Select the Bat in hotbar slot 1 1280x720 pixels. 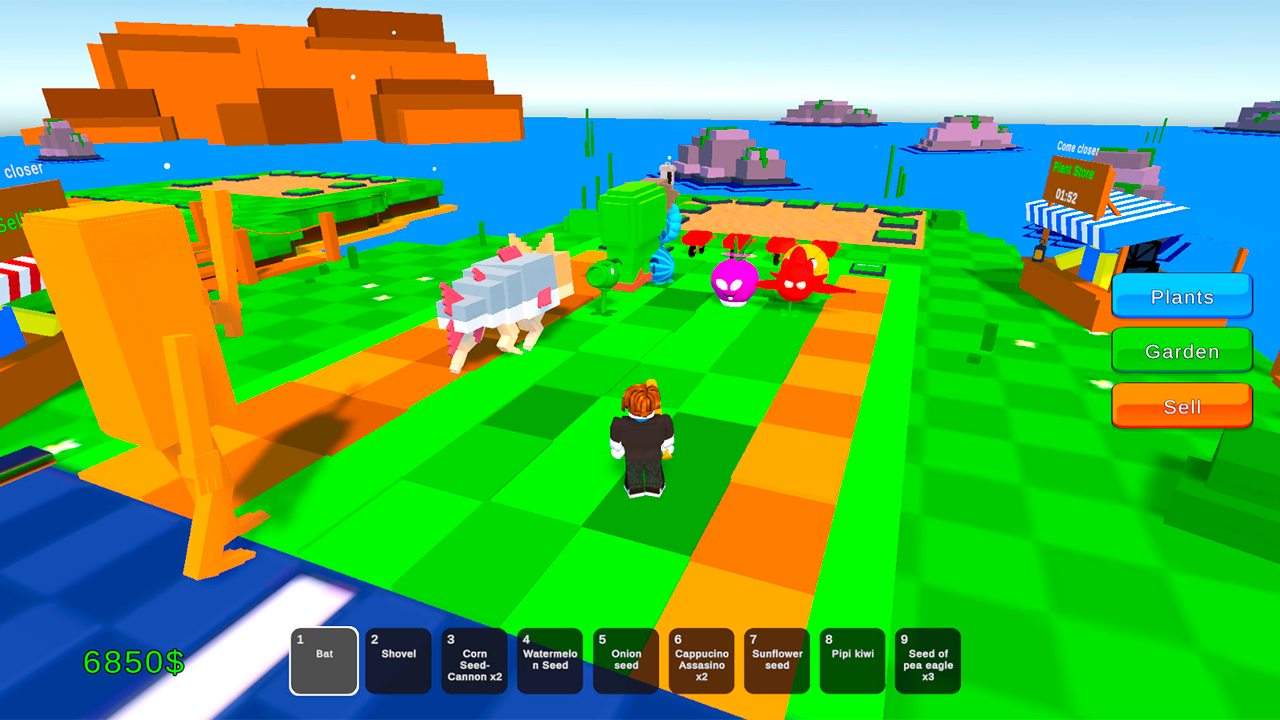click(323, 660)
